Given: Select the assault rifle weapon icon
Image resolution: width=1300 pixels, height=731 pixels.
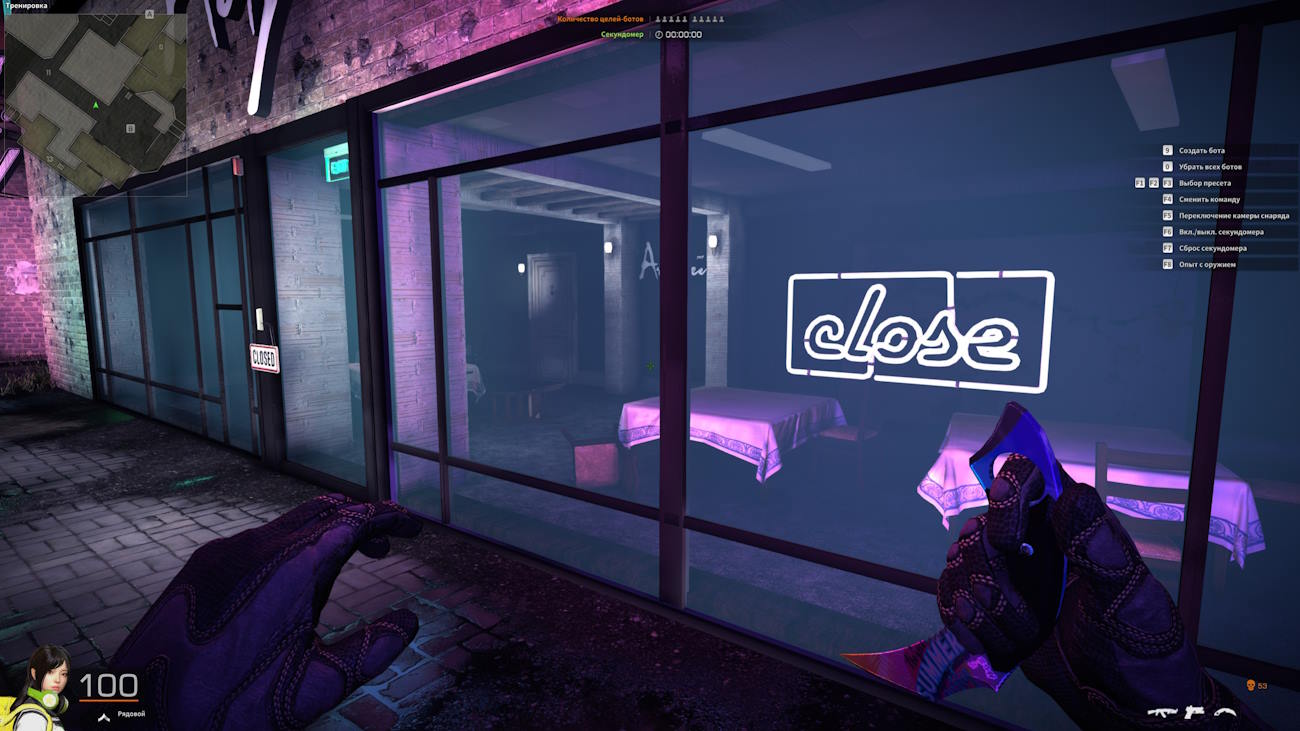Looking at the screenshot, I should 1160,712.
